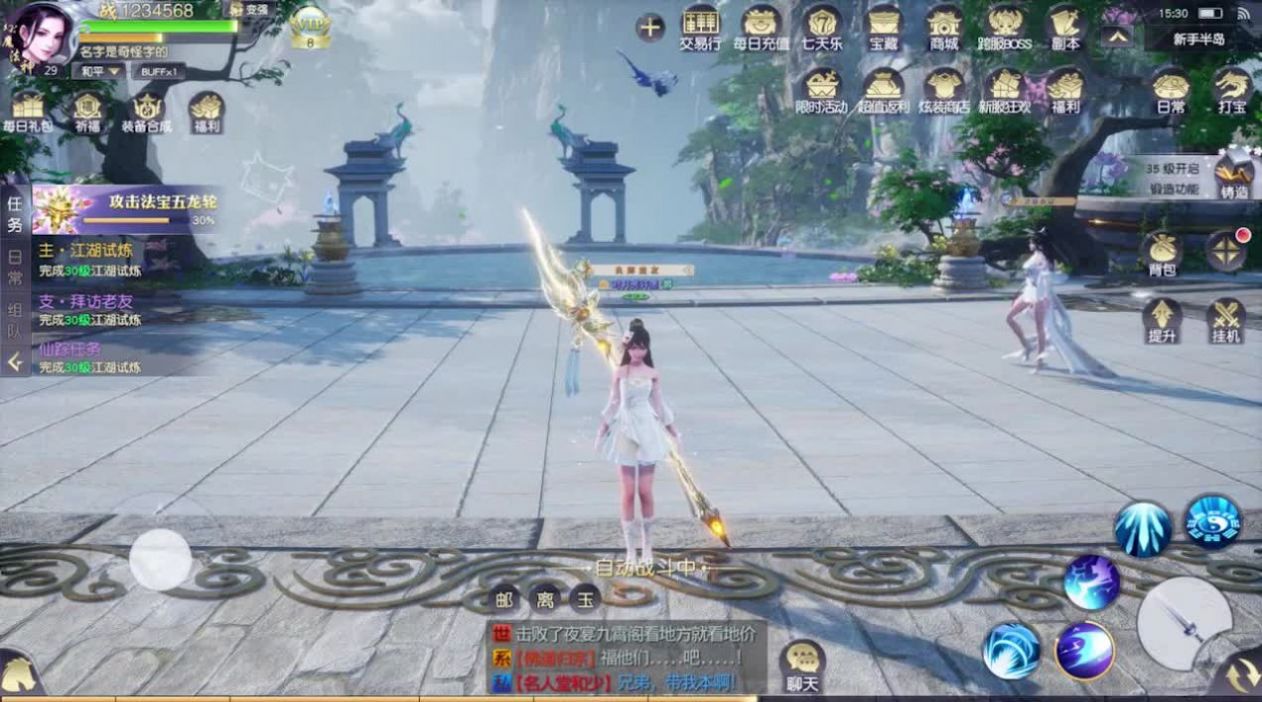The height and width of the screenshot is (702, 1262).
Task: Use the basic sword attack button
Action: pos(1185,624)
